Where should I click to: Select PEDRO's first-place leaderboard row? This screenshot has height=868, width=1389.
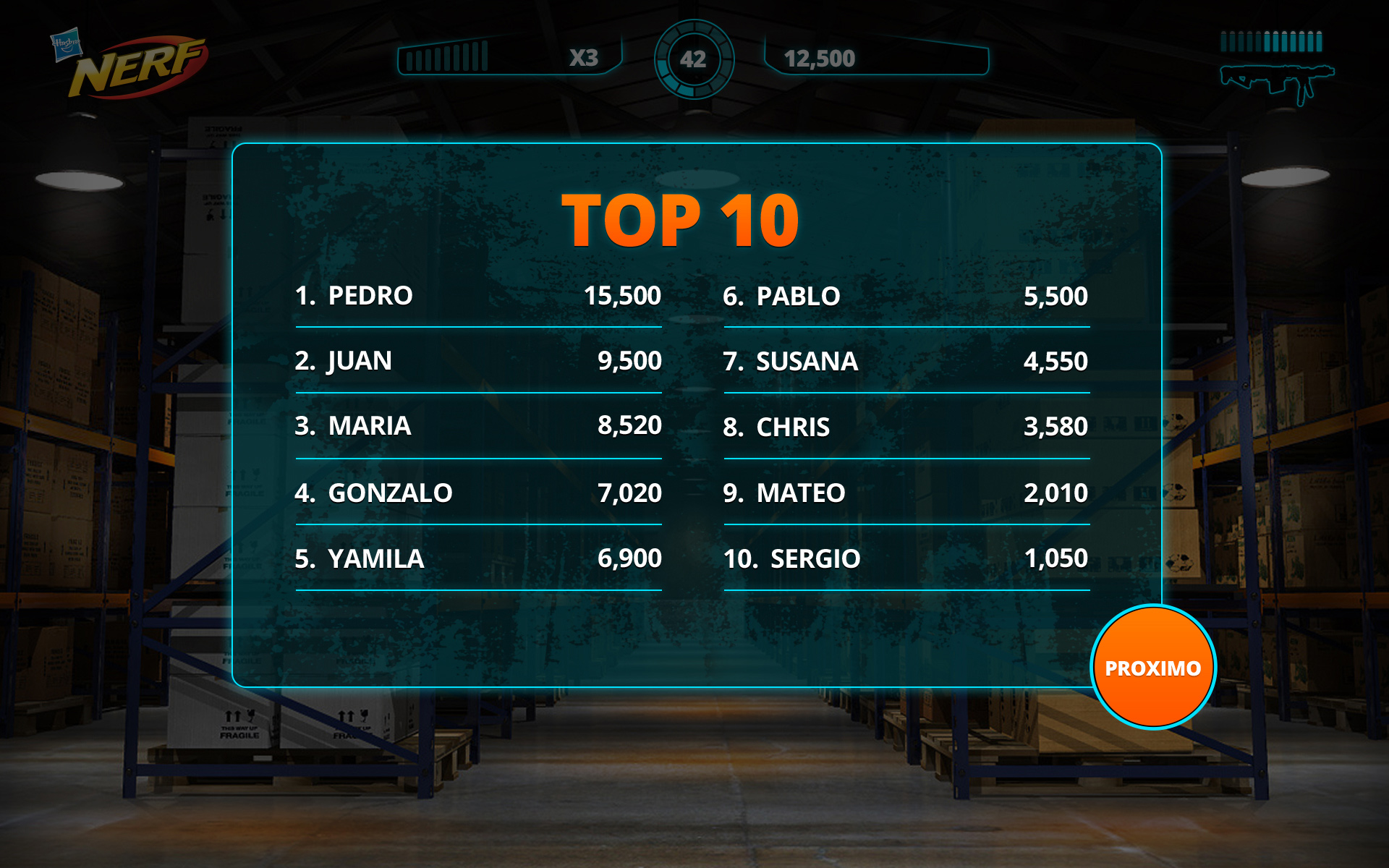click(x=477, y=296)
